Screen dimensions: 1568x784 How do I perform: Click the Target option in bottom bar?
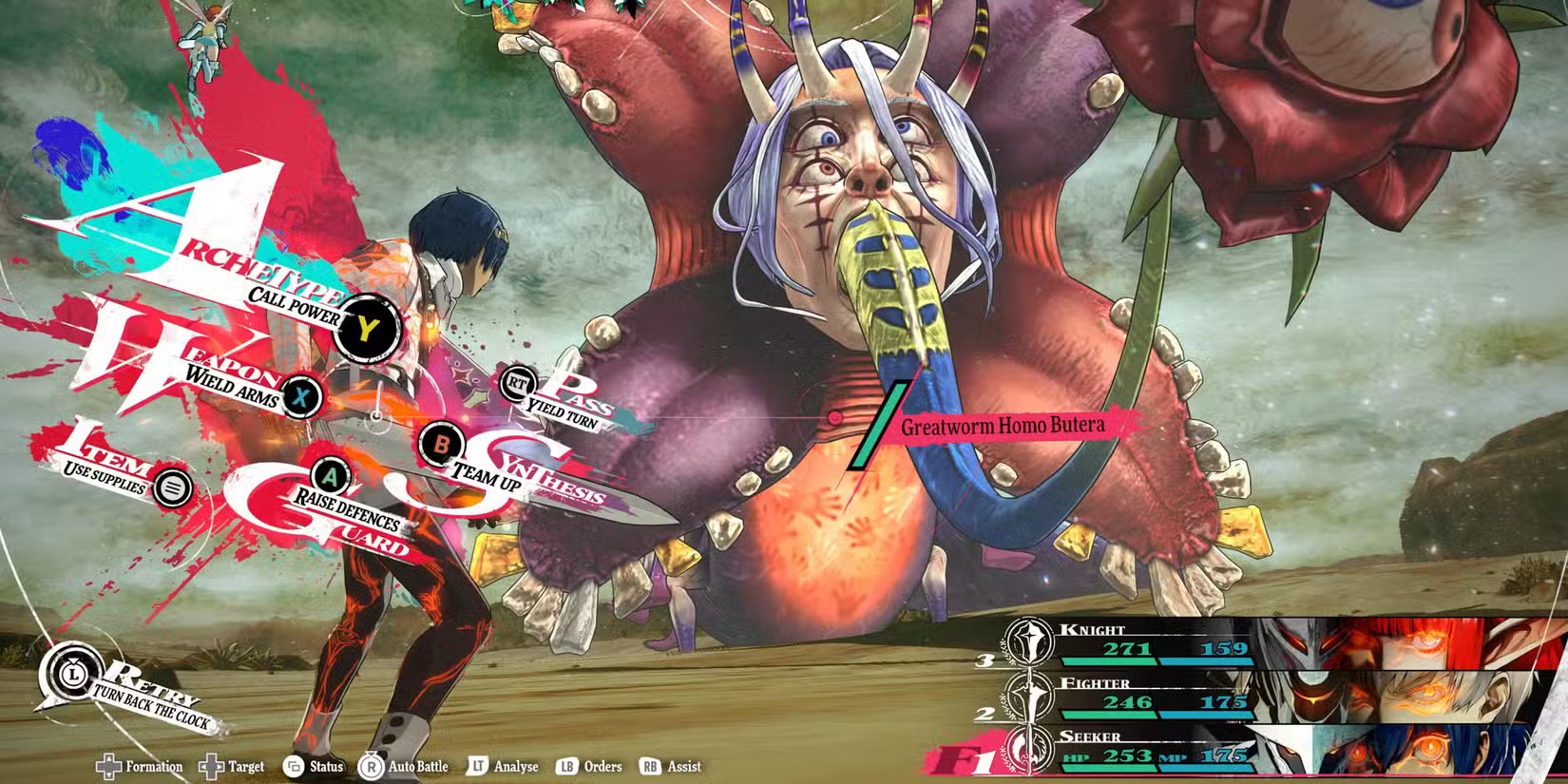pyautogui.click(x=233, y=766)
